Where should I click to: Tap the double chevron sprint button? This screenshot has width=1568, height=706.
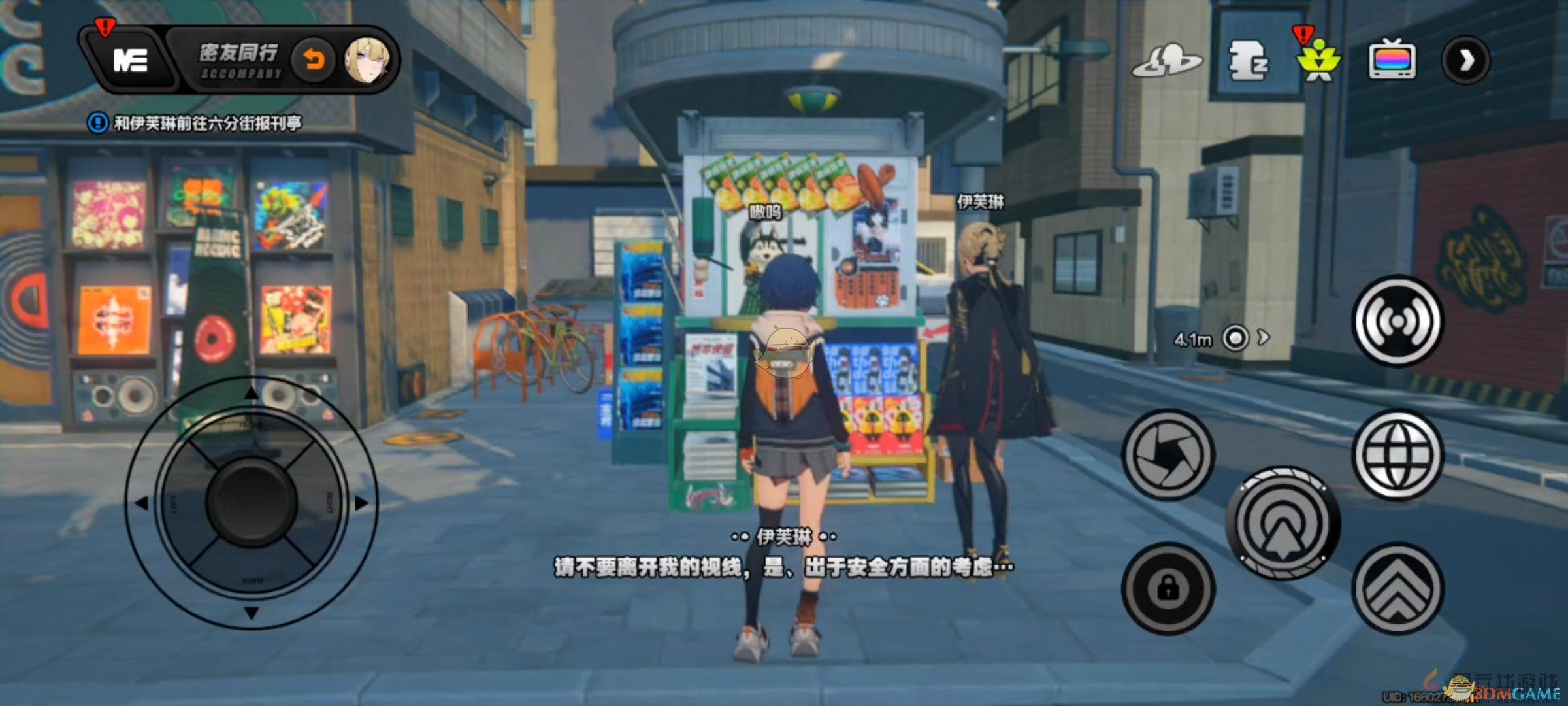pyautogui.click(x=1397, y=588)
